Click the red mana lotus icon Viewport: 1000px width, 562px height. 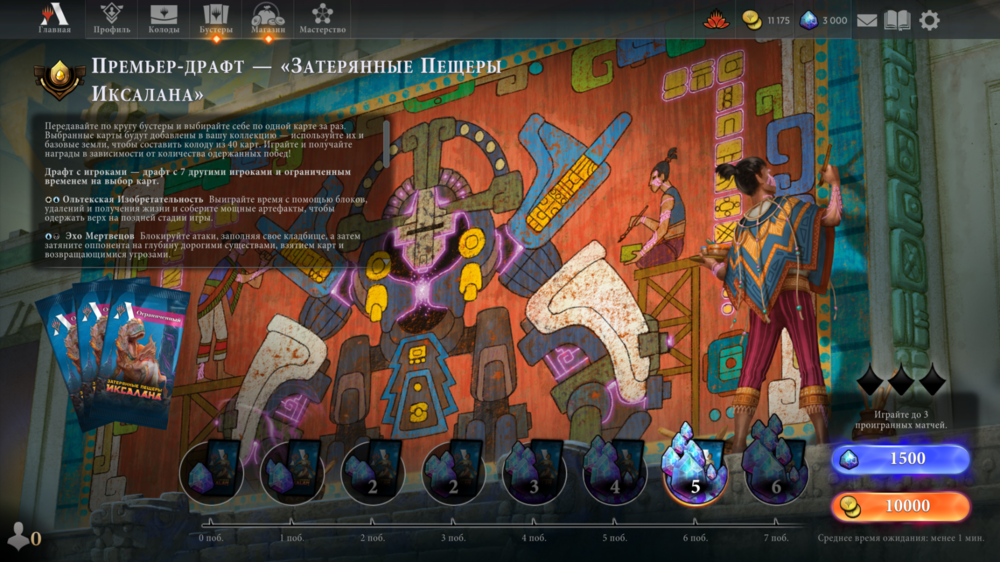point(716,20)
